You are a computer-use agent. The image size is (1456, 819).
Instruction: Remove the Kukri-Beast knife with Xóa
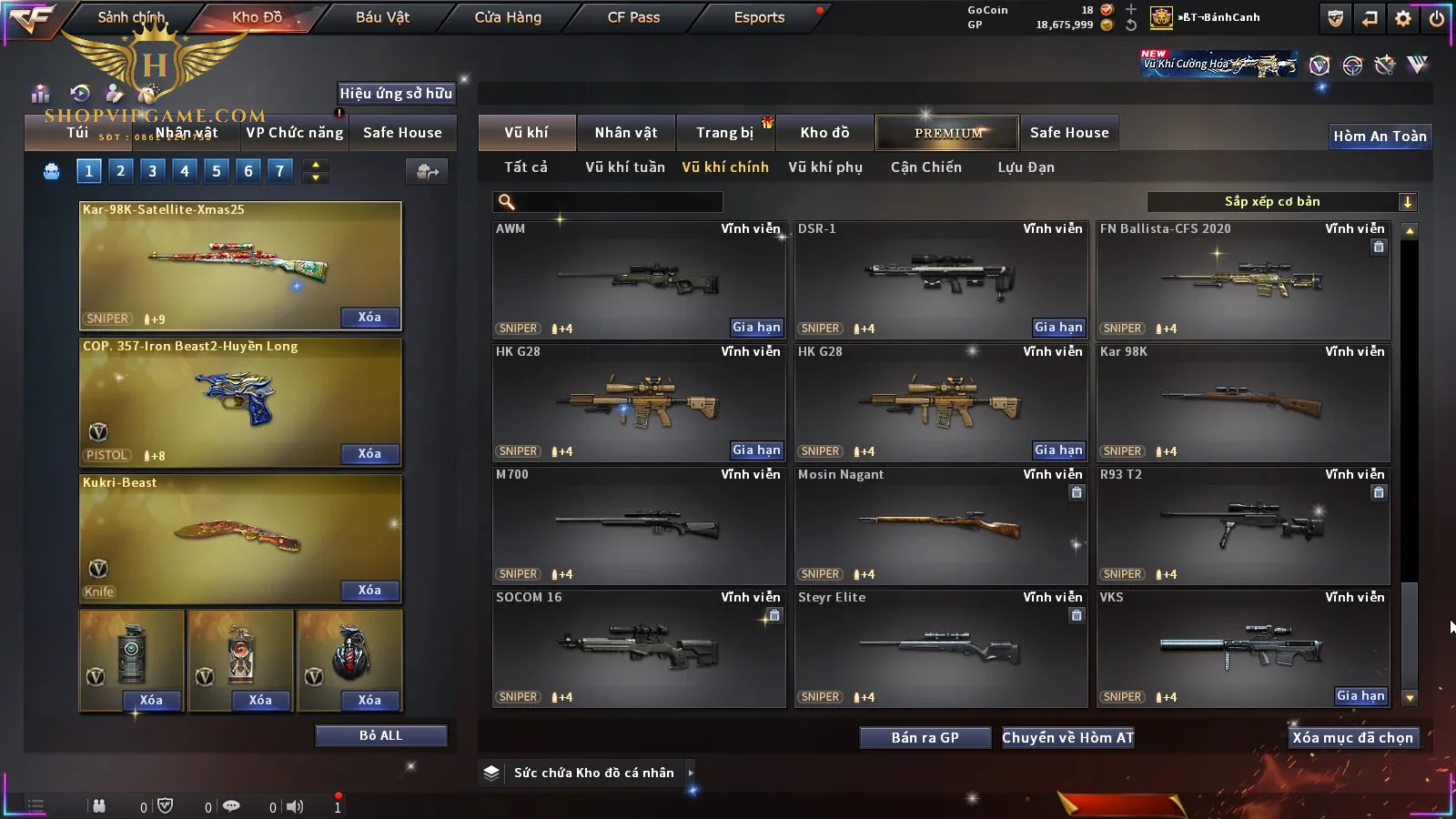369,591
